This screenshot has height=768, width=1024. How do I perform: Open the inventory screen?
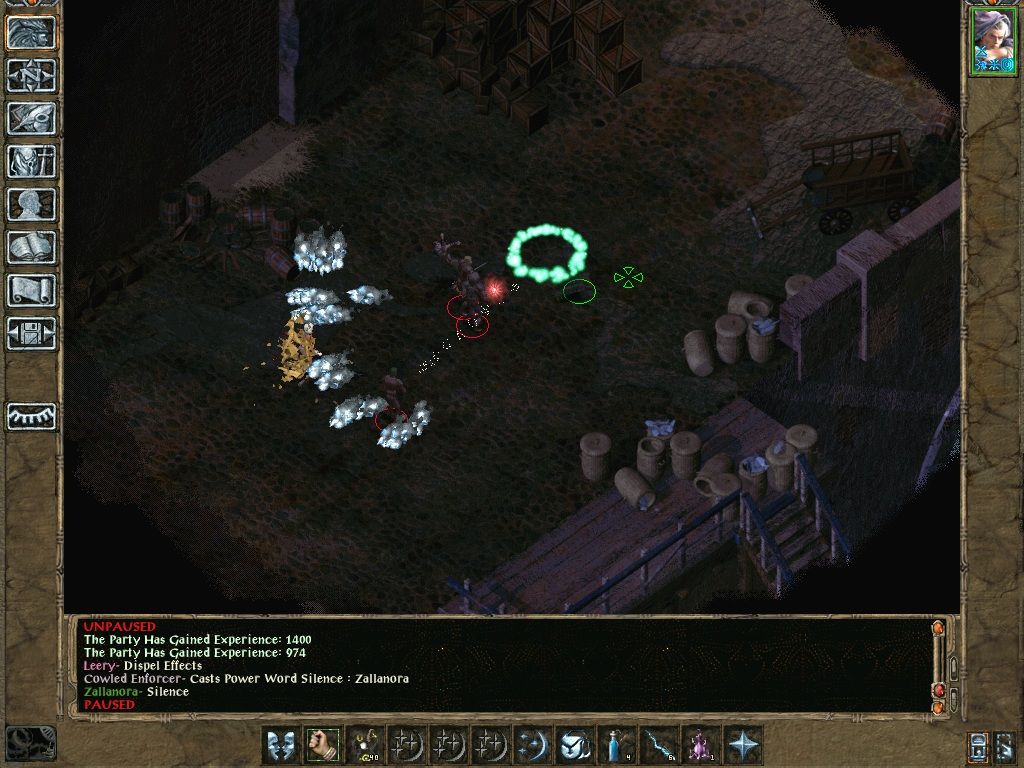31,161
